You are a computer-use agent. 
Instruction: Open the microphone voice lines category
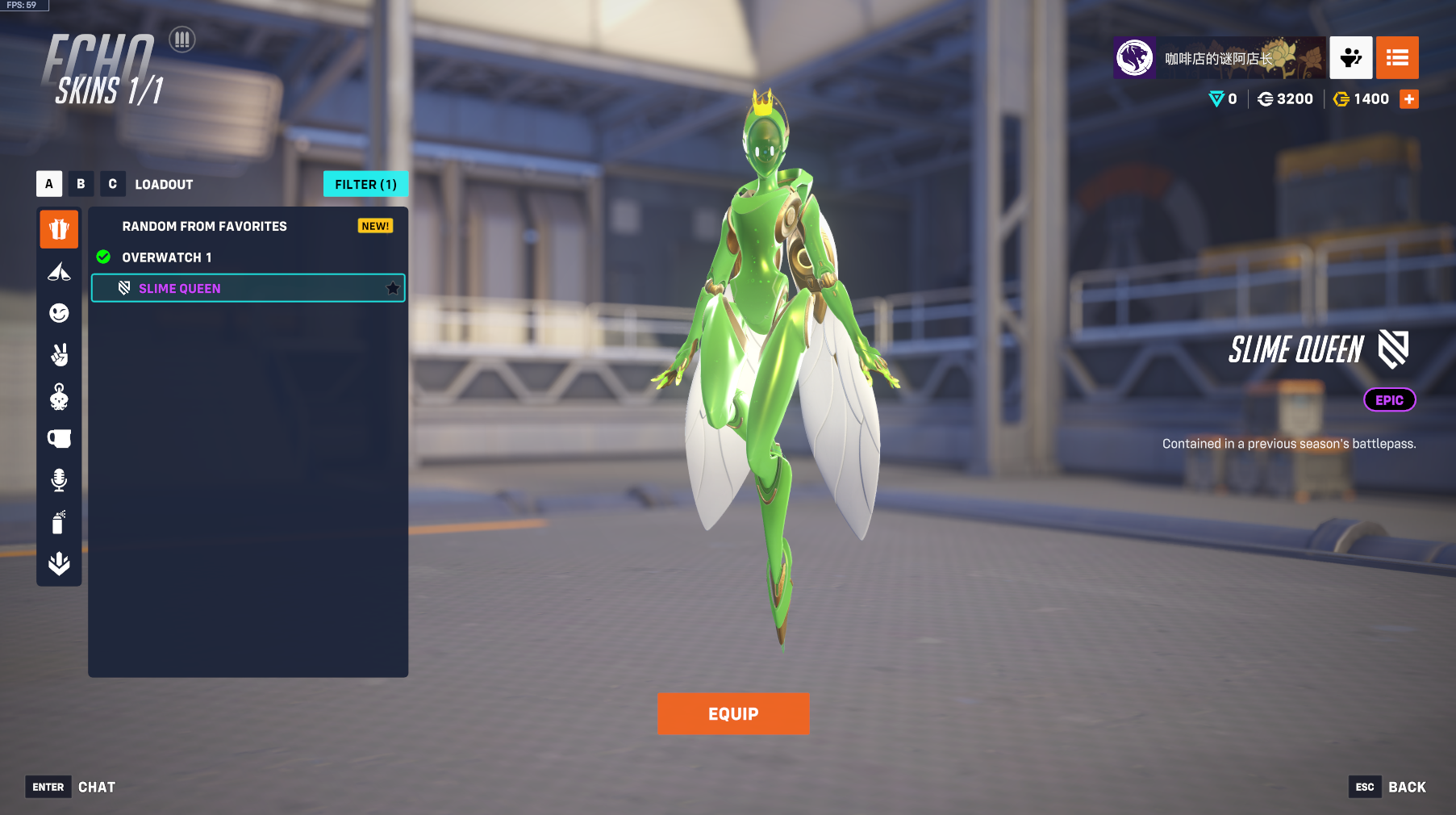[x=59, y=480]
